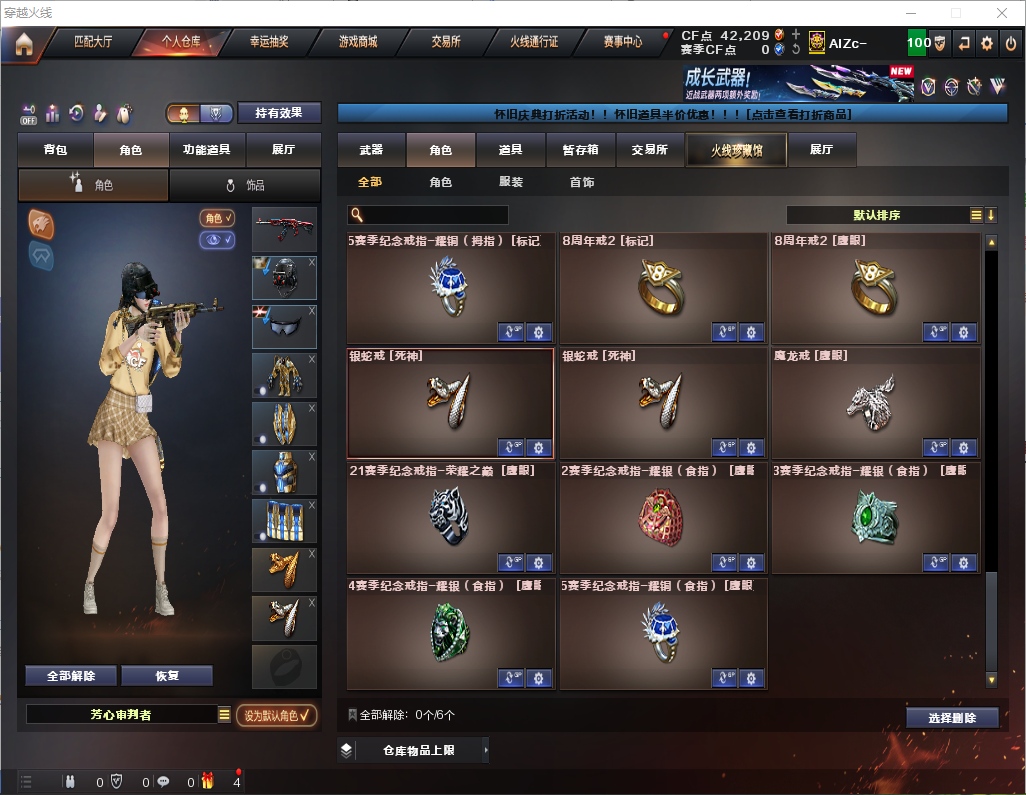Open the 交易所 exchange in top navigation
The height and width of the screenshot is (795, 1026).
445,43
